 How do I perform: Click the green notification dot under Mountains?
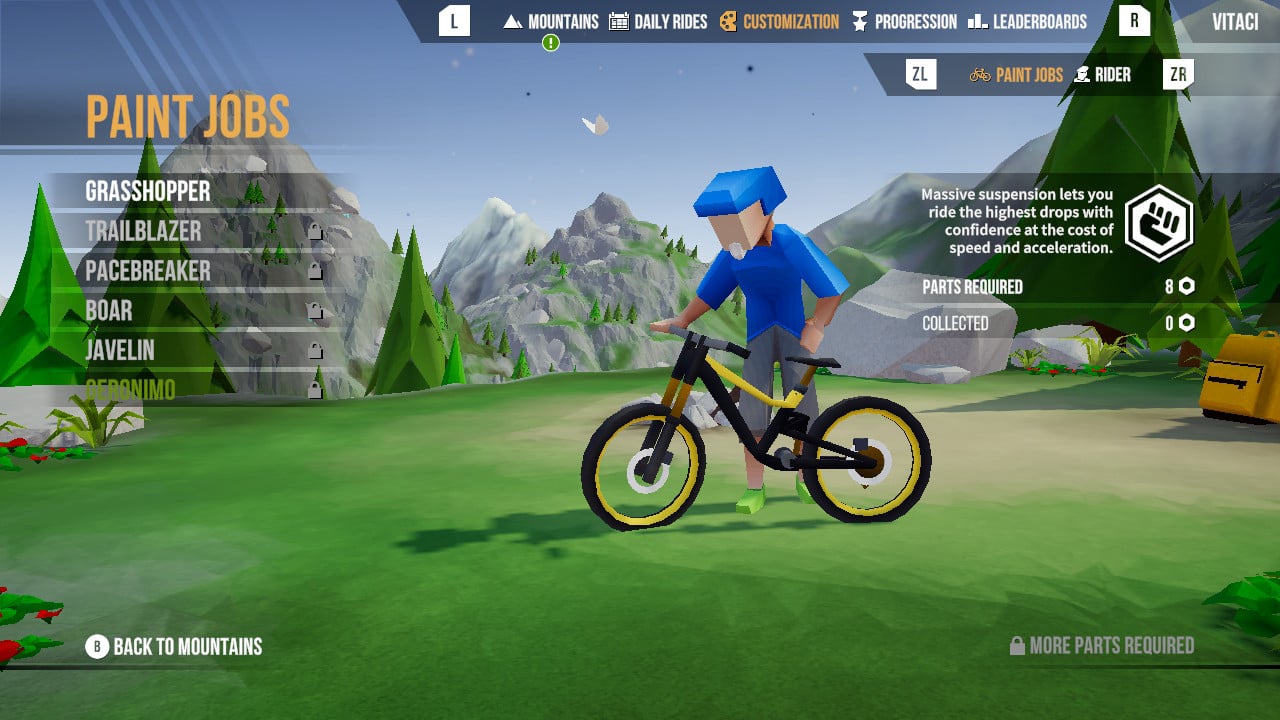pyautogui.click(x=549, y=42)
